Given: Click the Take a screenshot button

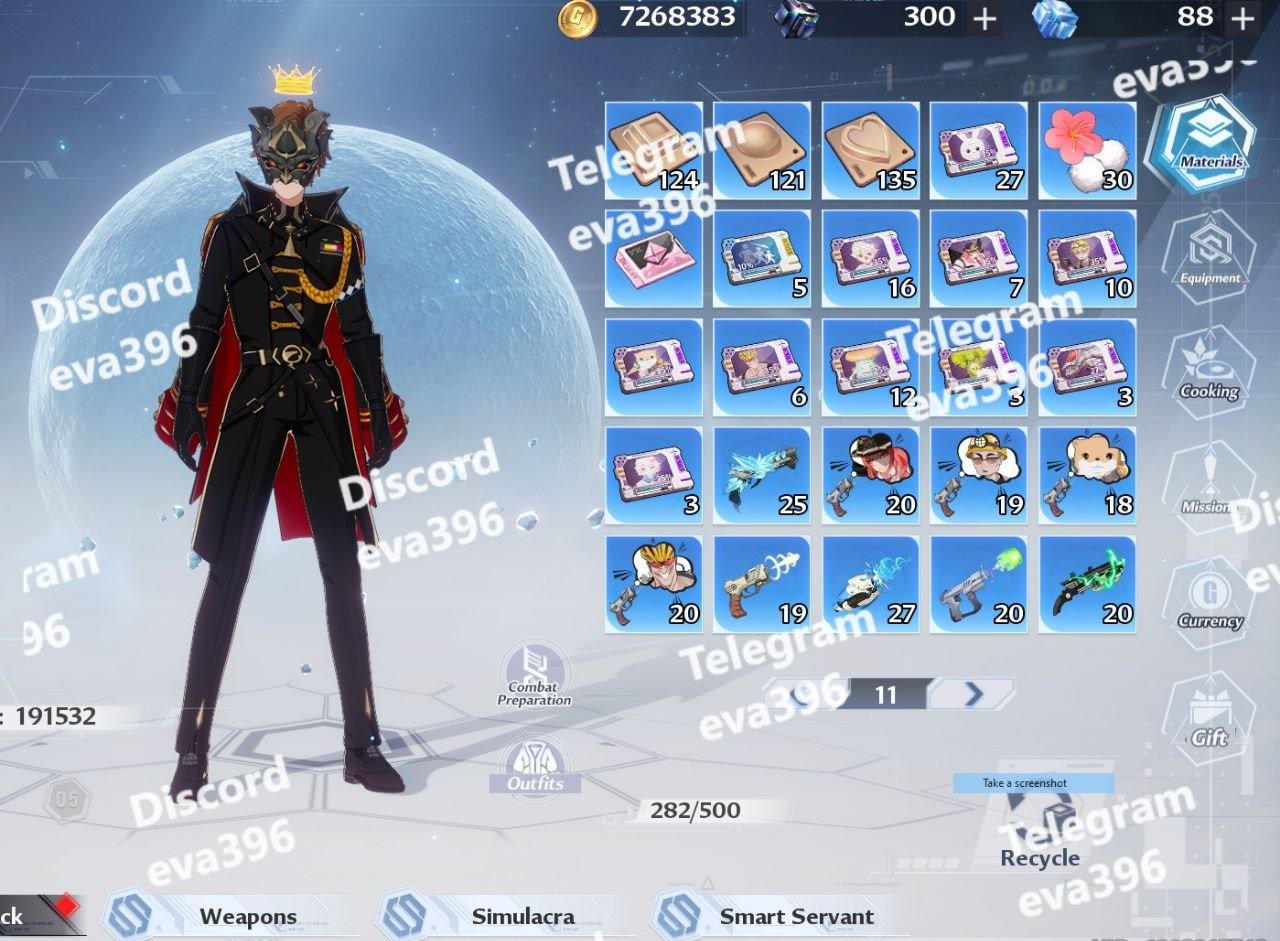Looking at the screenshot, I should click(1033, 783).
